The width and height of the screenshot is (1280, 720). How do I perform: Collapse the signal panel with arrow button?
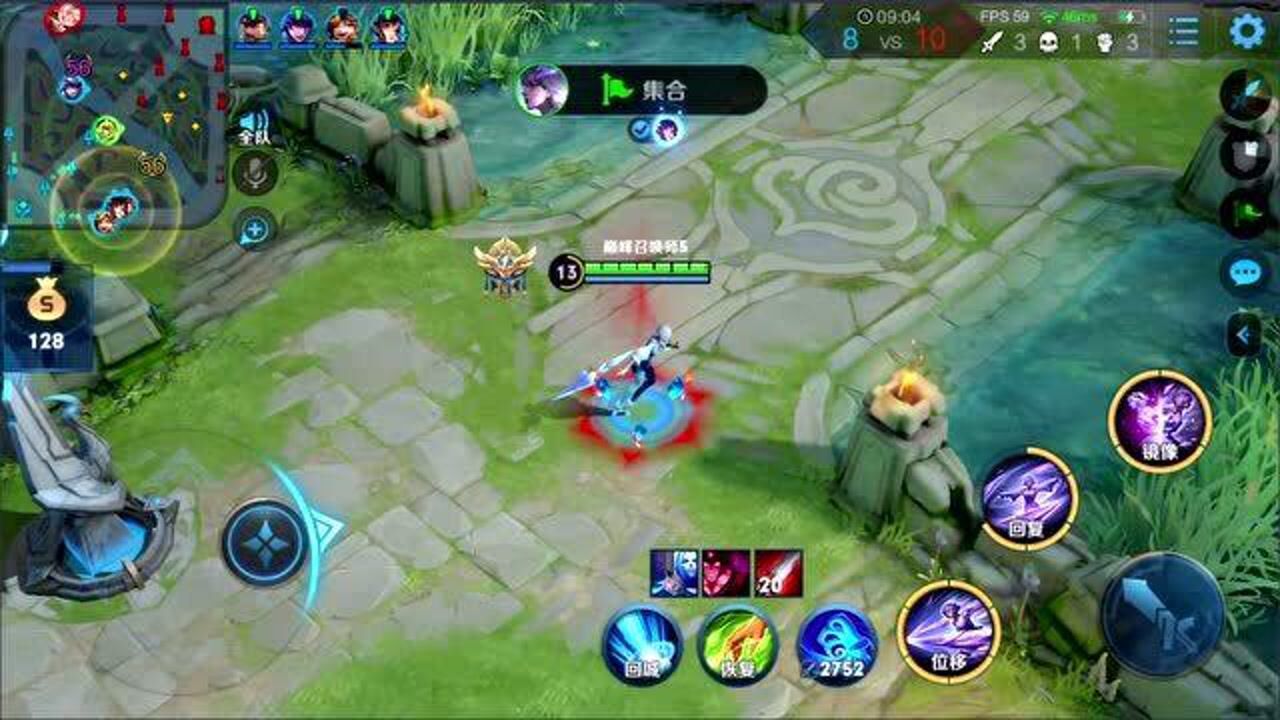pyautogui.click(x=1244, y=335)
